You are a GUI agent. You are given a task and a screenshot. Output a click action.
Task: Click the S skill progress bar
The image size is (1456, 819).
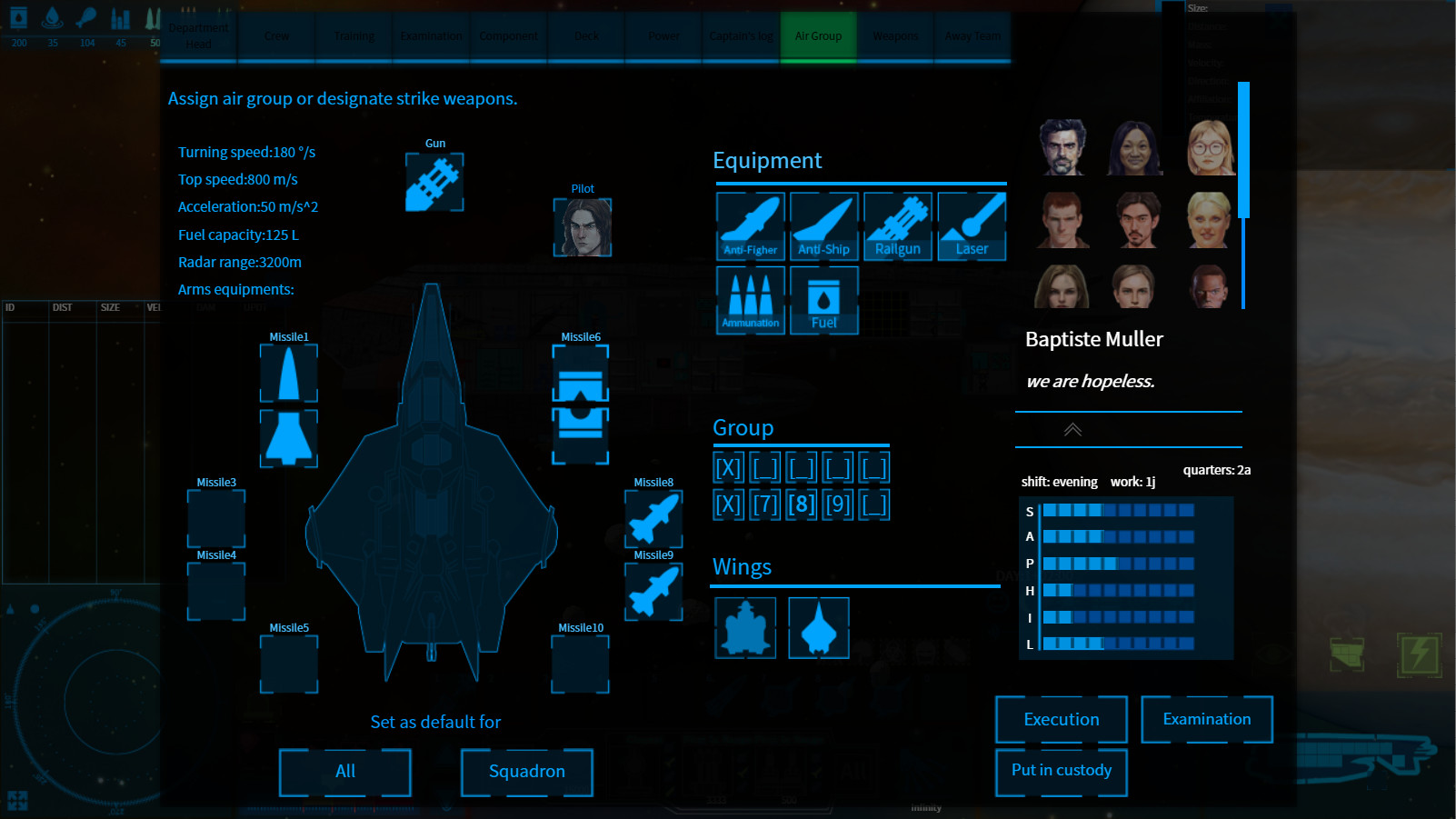pyautogui.click(x=1118, y=510)
